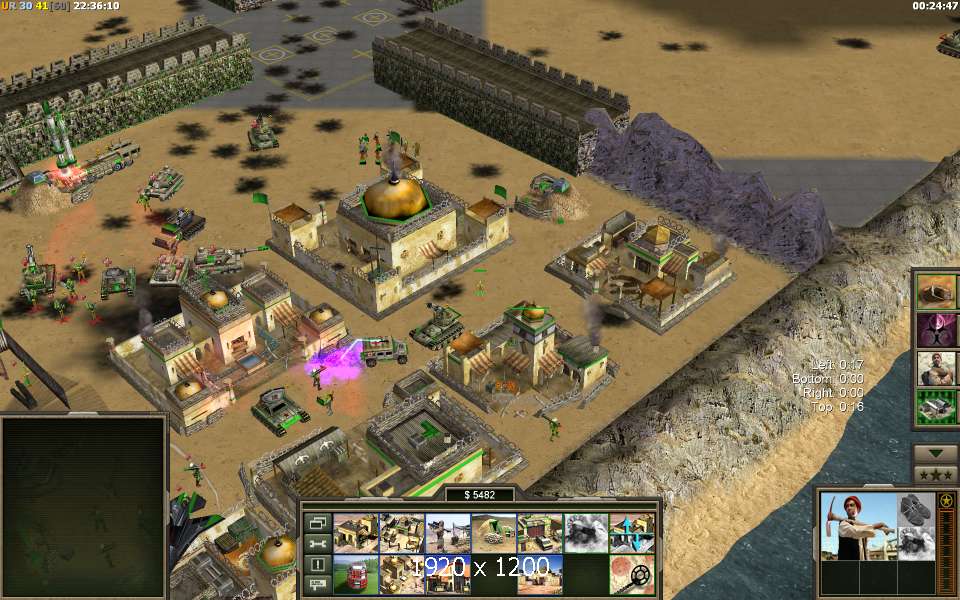The width and height of the screenshot is (960, 600).
Task: Launch the purple biohazard Anthrax power
Action: point(936,329)
